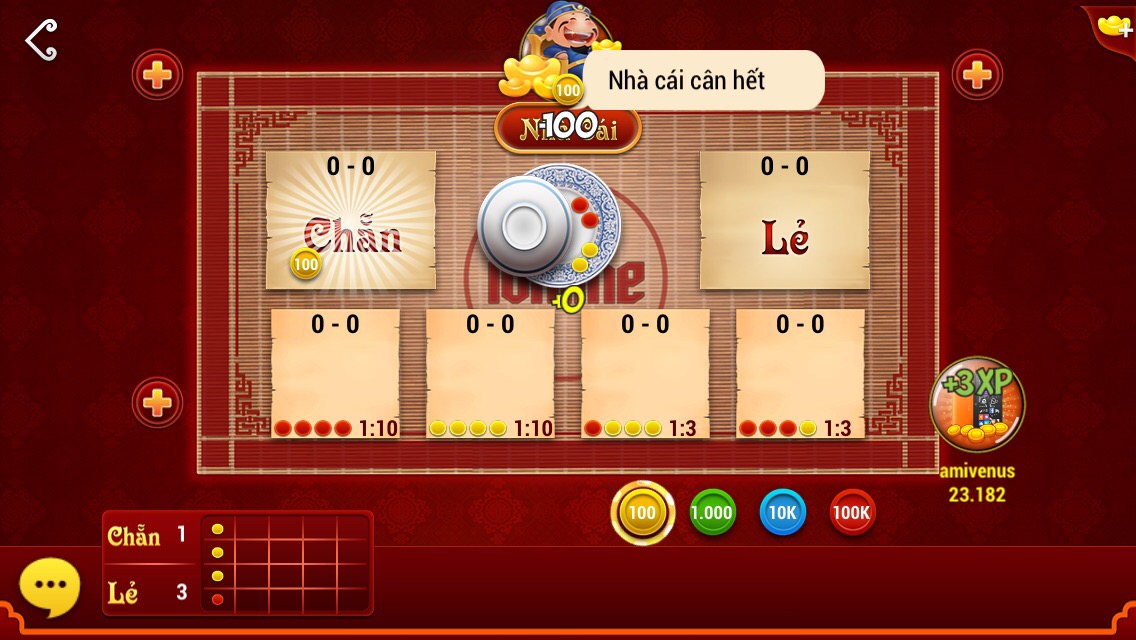
Task: Place a bet on Chẵn
Action: coord(351,221)
